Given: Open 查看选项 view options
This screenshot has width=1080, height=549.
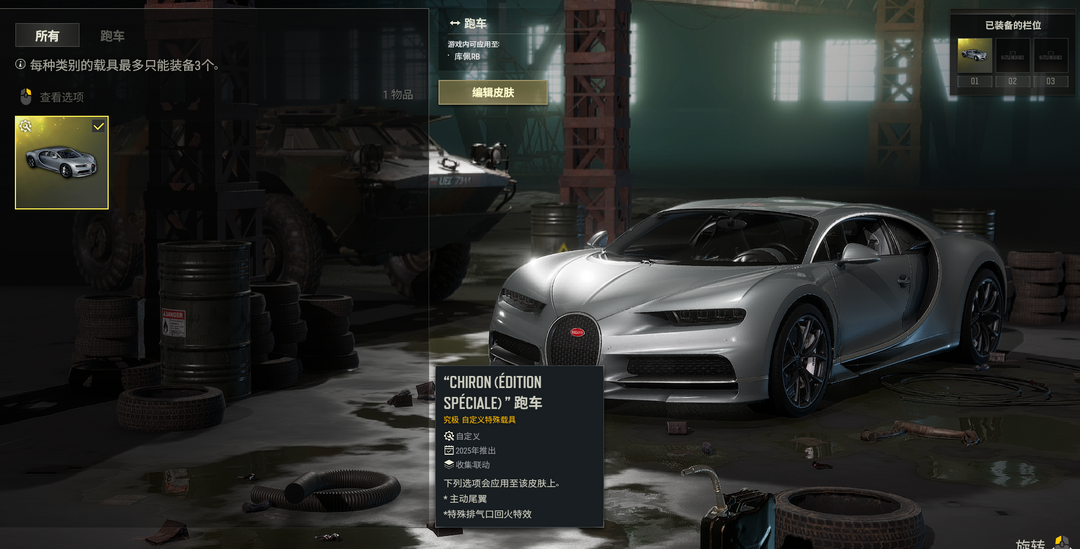Looking at the screenshot, I should click(61, 97).
